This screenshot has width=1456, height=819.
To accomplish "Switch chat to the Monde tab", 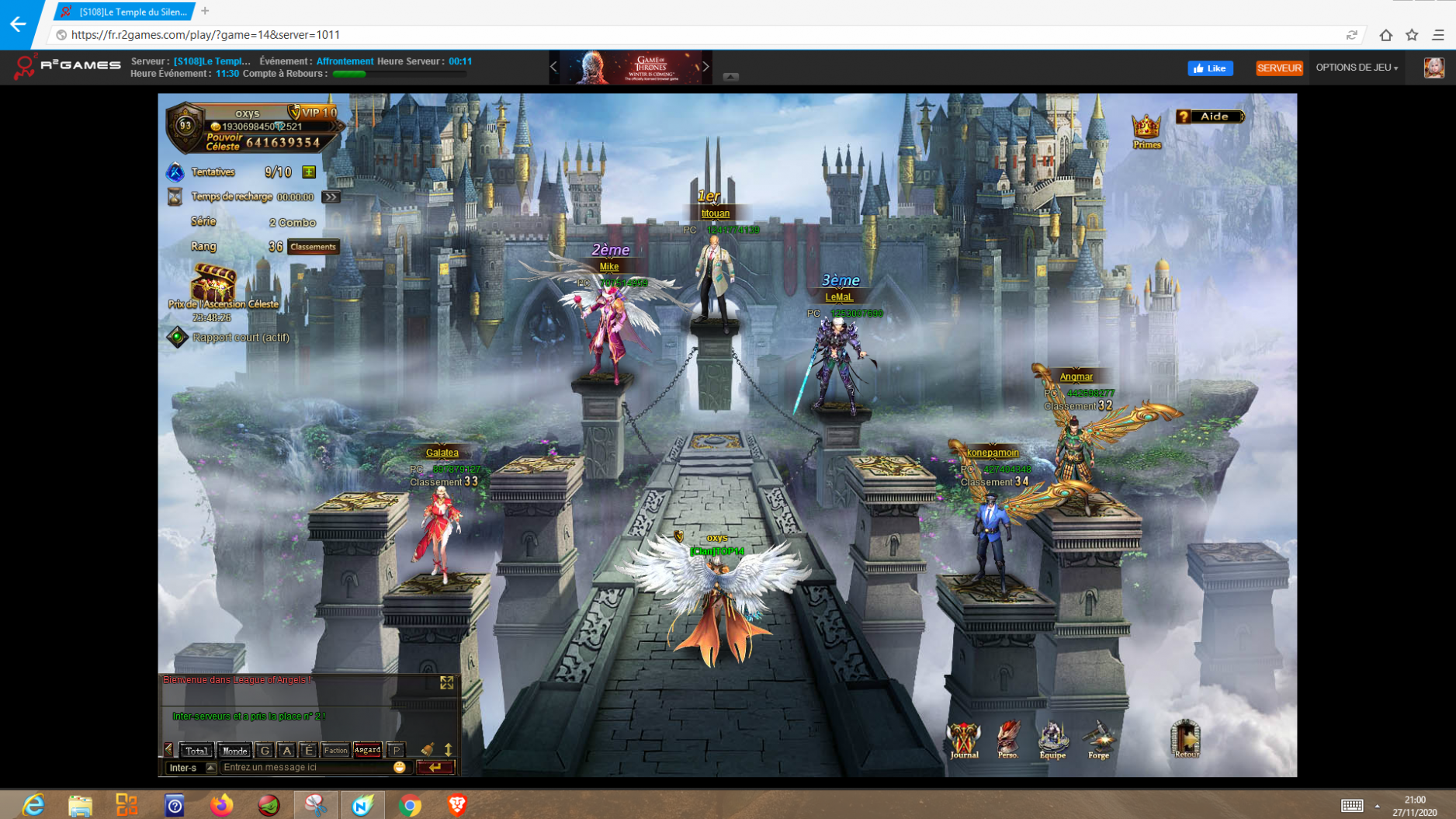I will pyautogui.click(x=234, y=750).
